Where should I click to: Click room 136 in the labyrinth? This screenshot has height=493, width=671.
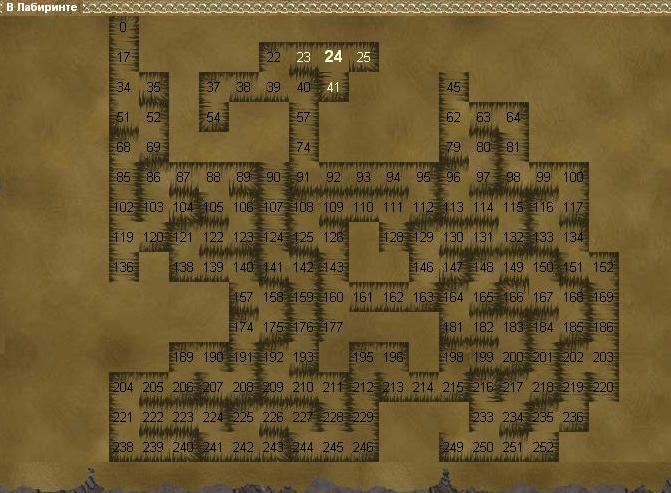[x=123, y=267]
